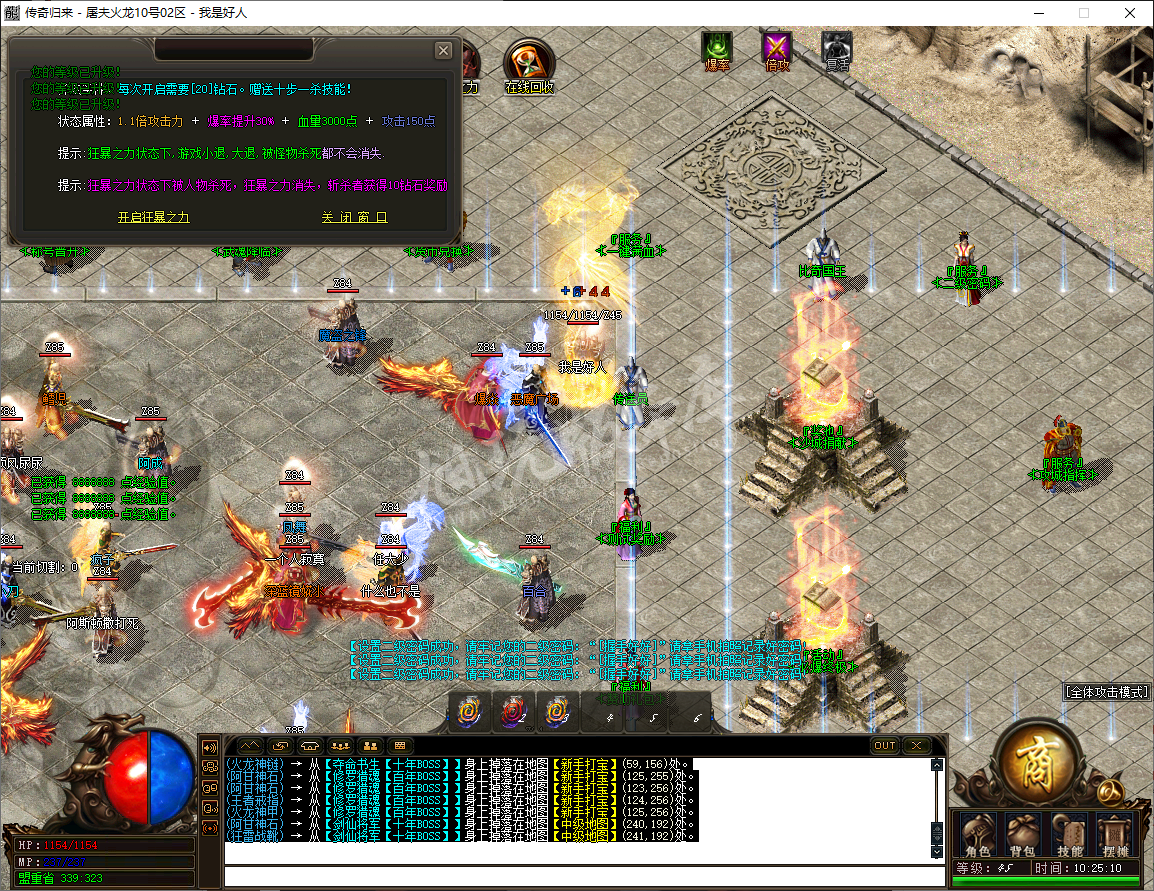Viewport: 1154px width, 891px height.
Task: Open the 背包 inventory bag
Action: point(1022,834)
